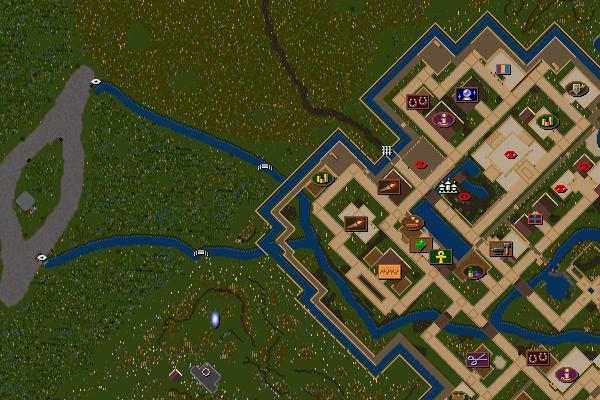Click the blue glowing moongate marker
600x400 pixels.
(214, 320)
